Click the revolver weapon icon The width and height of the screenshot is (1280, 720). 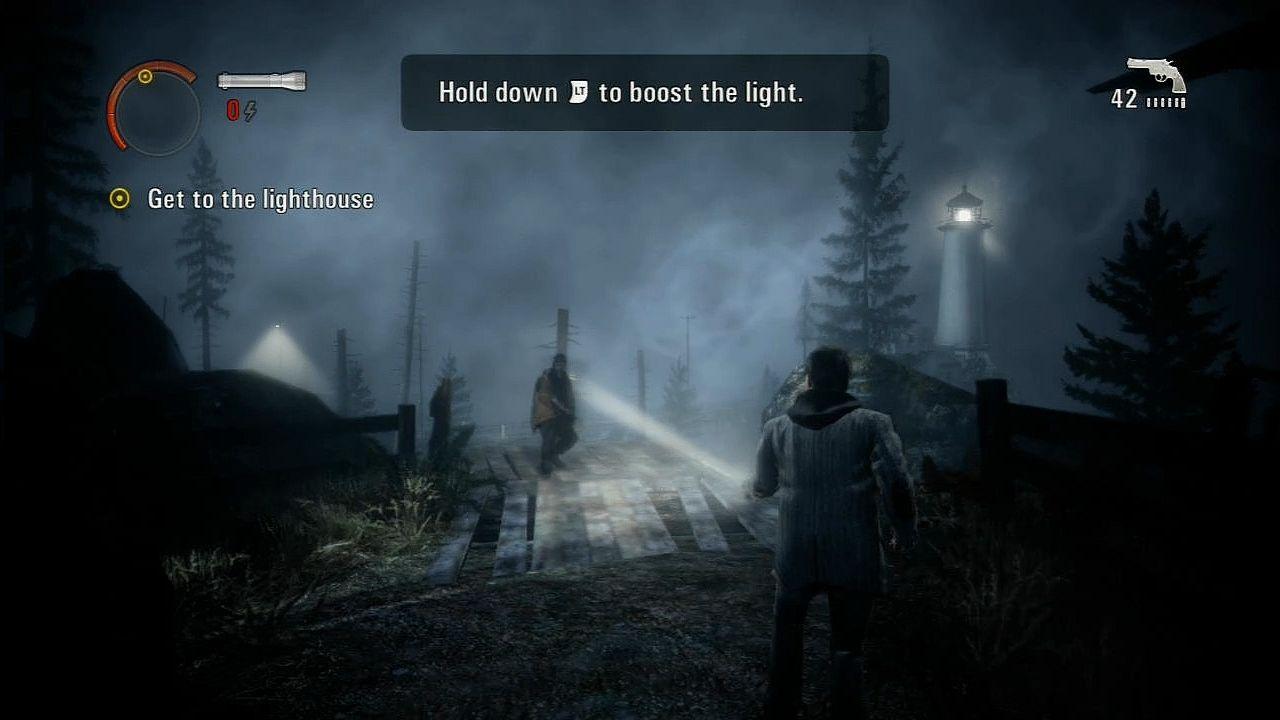[x=1157, y=70]
